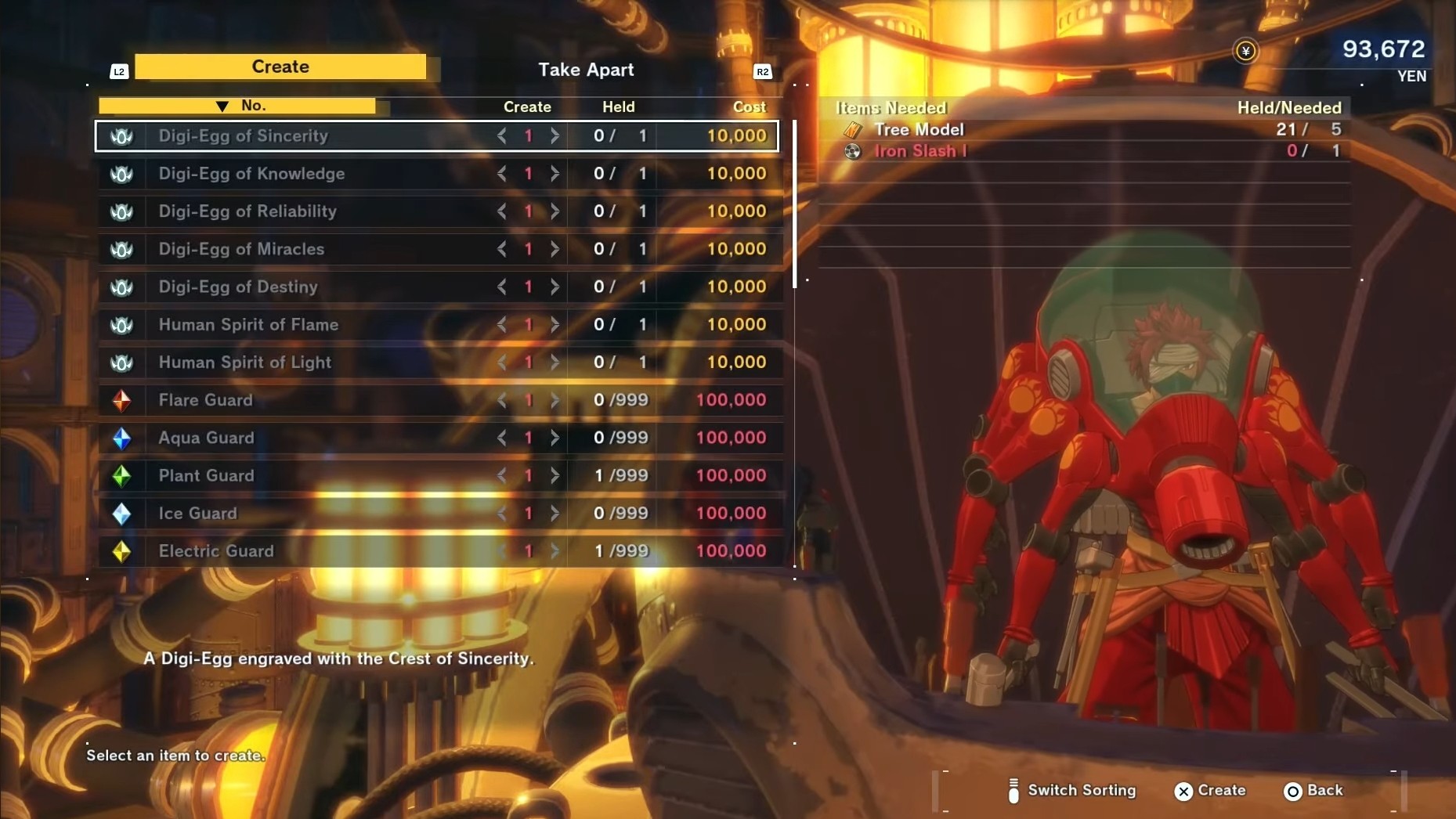
Task: Pick the Flare Guard item row
Action: 206,400
